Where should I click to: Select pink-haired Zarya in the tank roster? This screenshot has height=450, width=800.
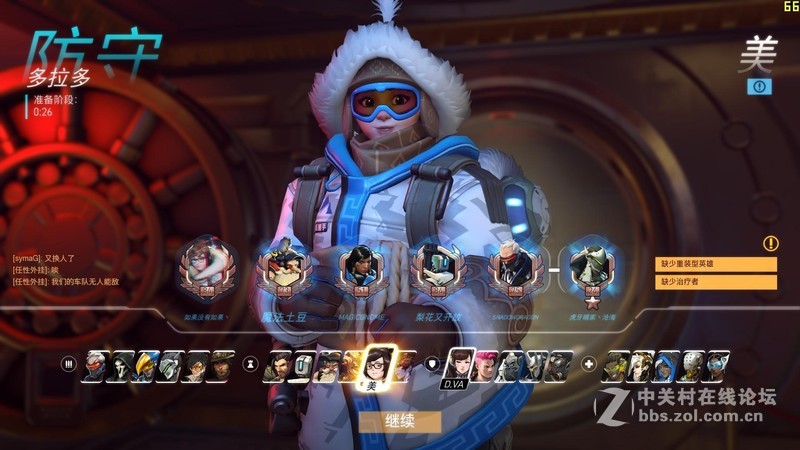485,366
